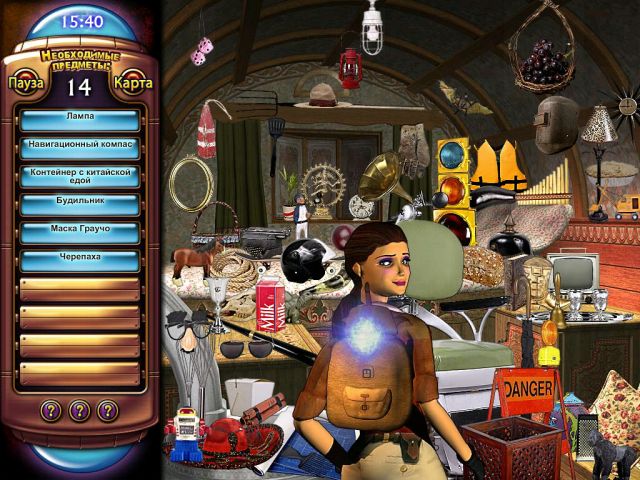This screenshot has width=640, height=480.
Task: Click the Будильник list entry
Action: point(80,203)
